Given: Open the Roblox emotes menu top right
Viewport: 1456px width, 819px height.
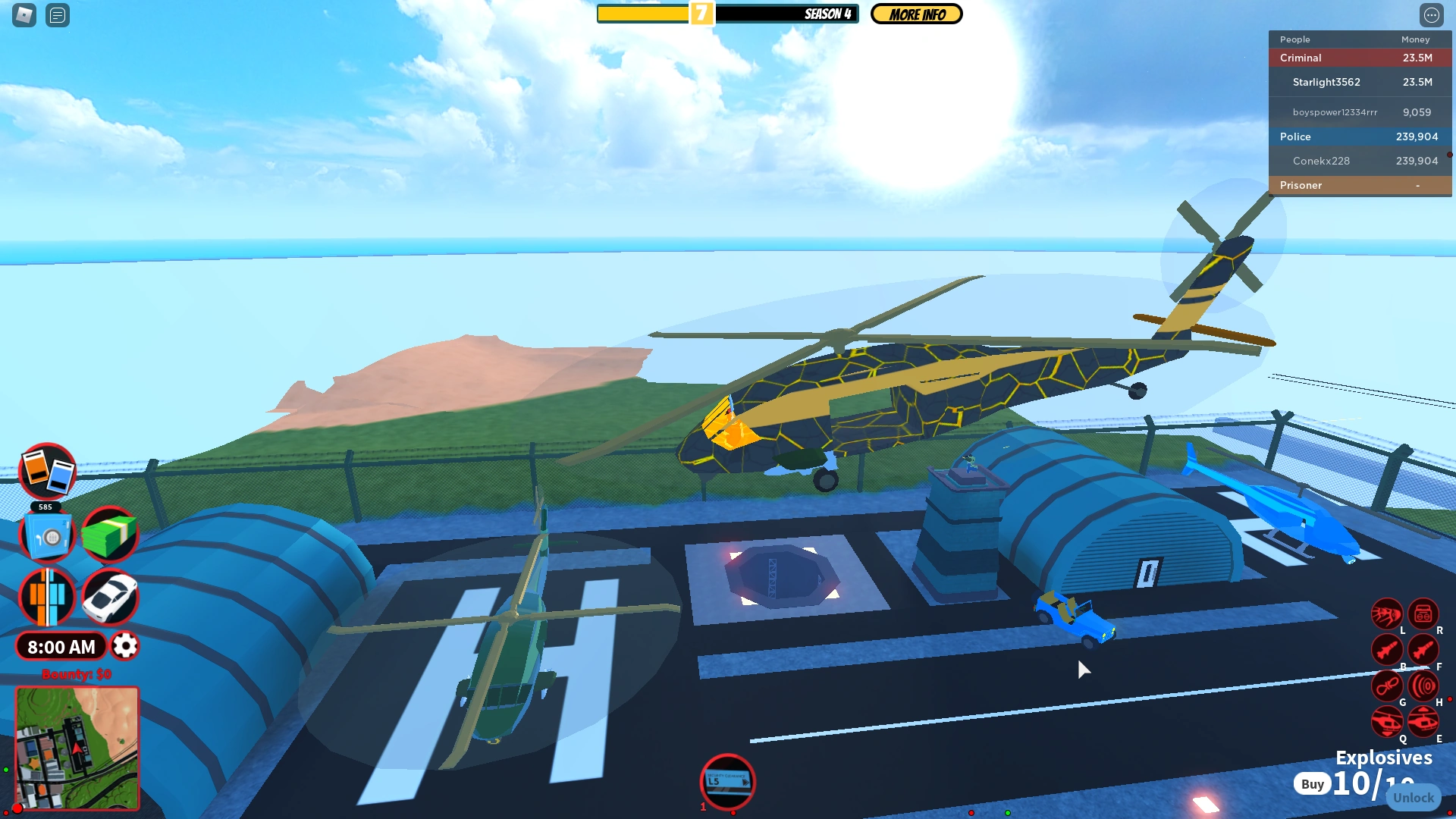Looking at the screenshot, I should point(1432,13).
